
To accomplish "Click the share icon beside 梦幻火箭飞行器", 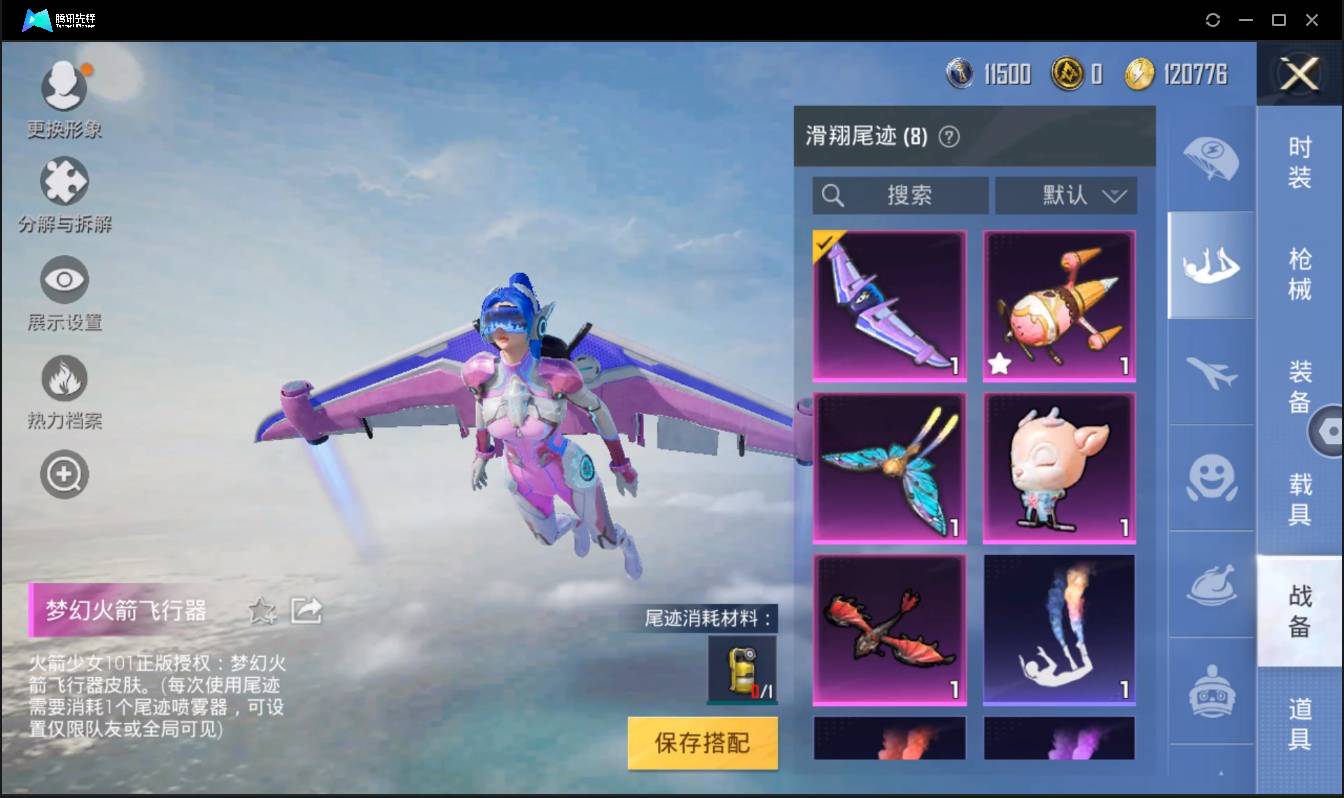I will 308,610.
